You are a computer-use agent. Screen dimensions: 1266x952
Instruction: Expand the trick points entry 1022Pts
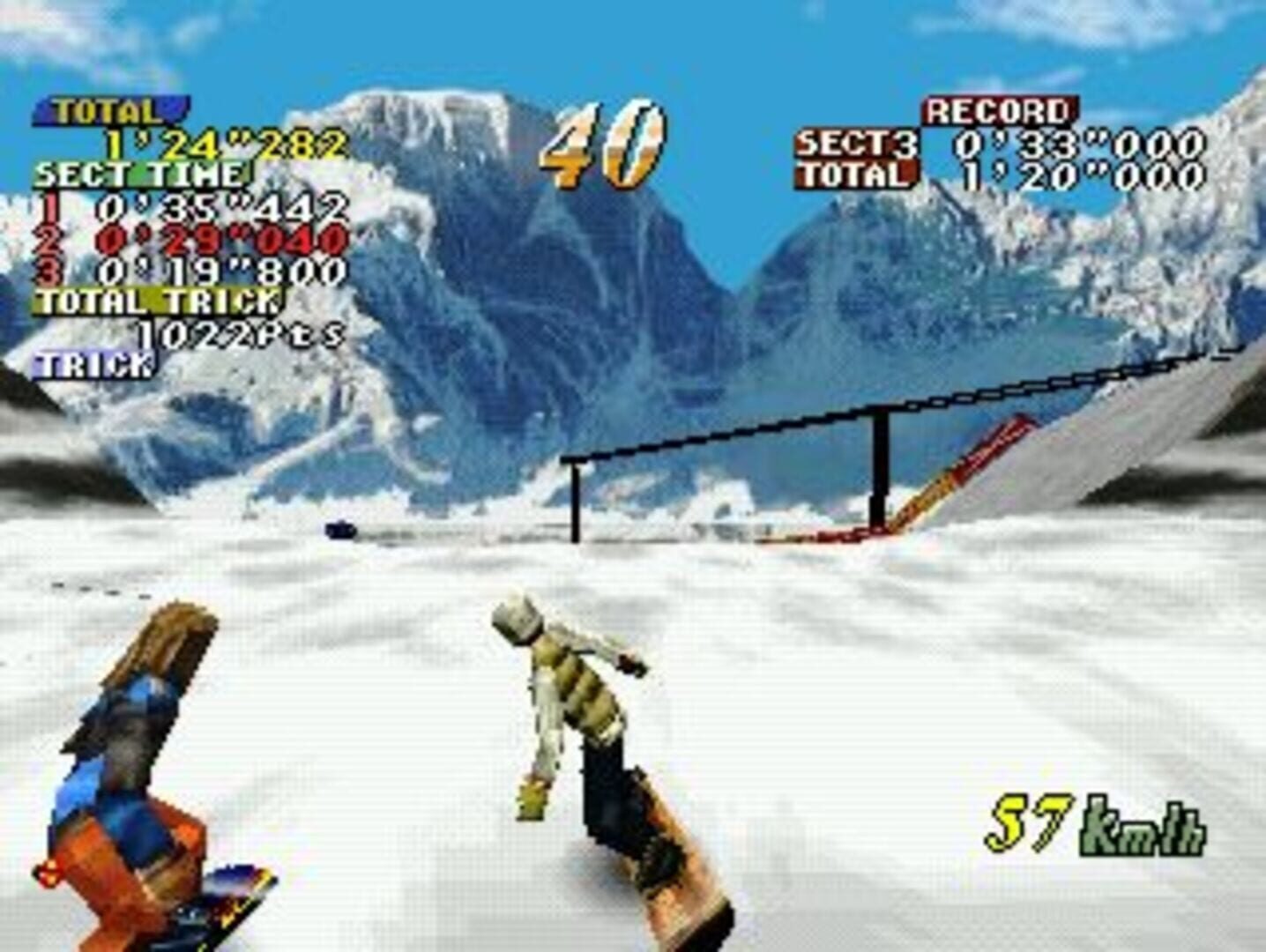pos(241,333)
